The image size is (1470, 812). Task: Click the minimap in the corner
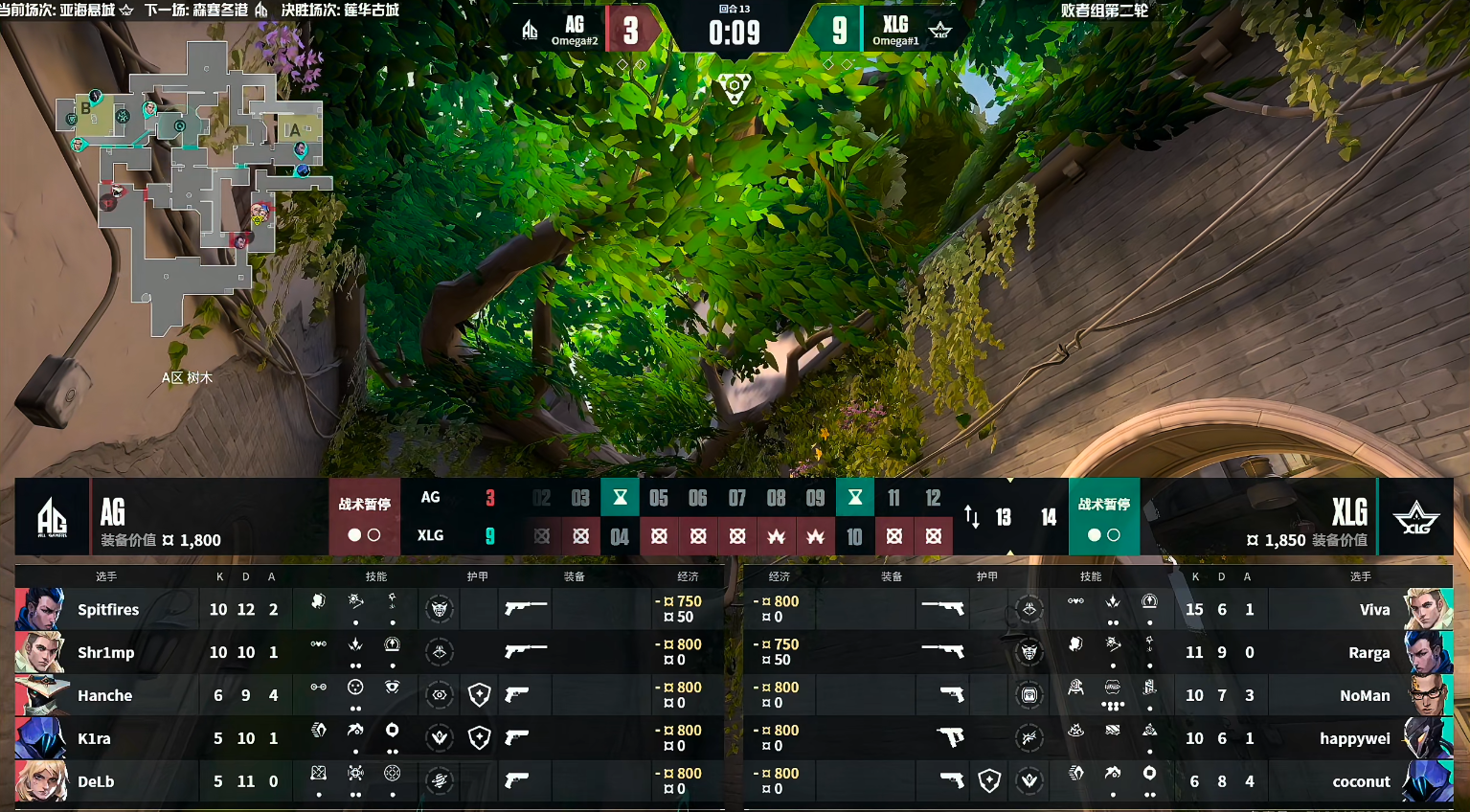[x=196, y=187]
